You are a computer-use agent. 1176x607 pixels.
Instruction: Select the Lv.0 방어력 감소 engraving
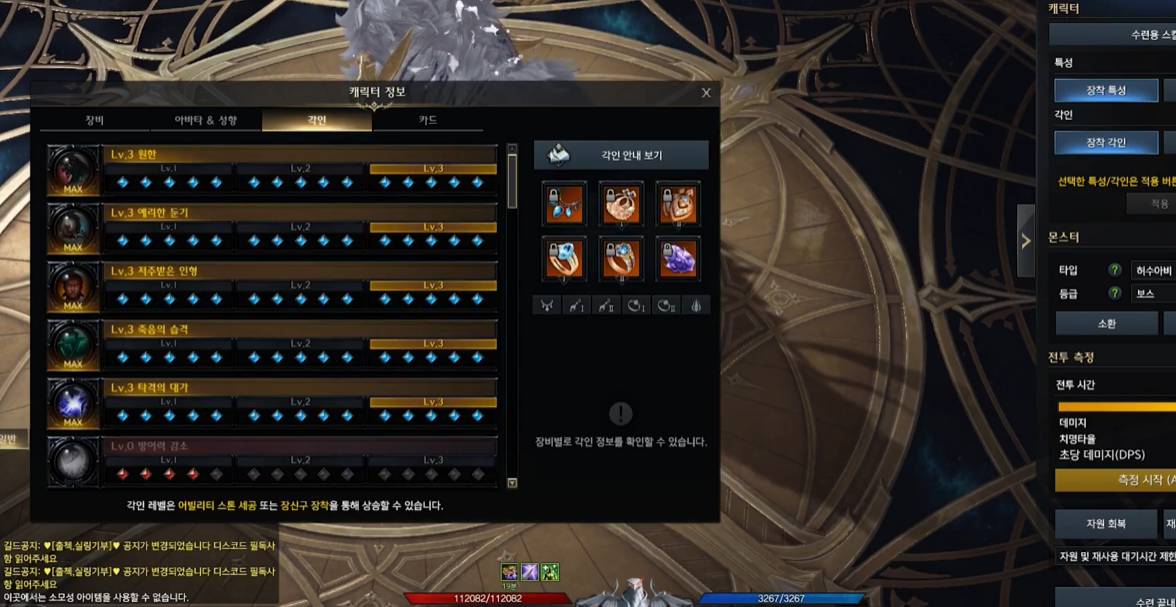[x=299, y=444]
